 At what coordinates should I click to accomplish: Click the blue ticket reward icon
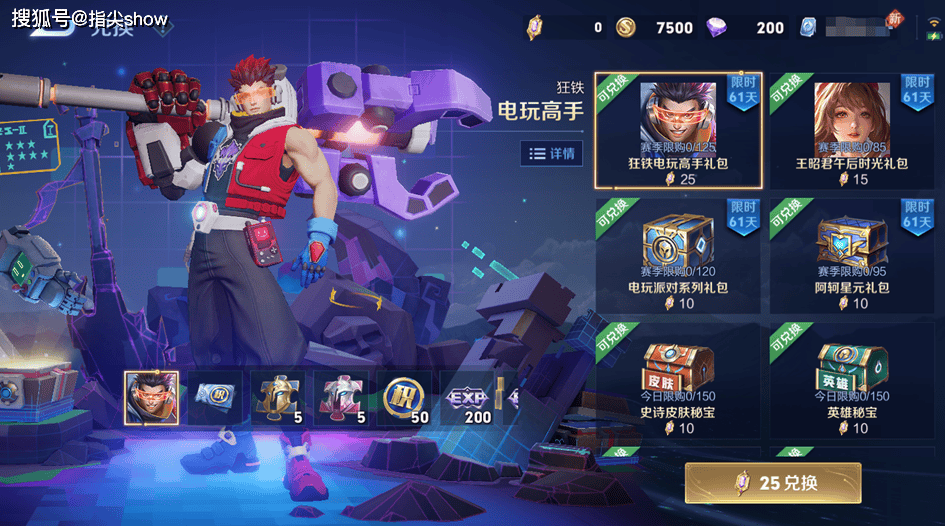(x=215, y=397)
